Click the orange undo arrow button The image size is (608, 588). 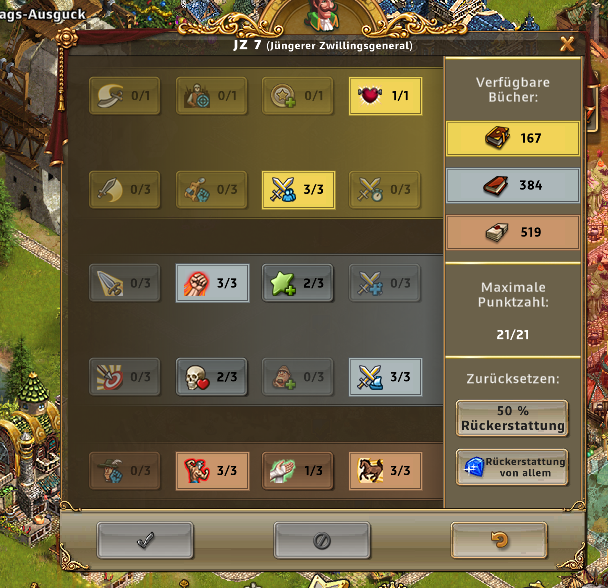pyautogui.click(x=499, y=540)
